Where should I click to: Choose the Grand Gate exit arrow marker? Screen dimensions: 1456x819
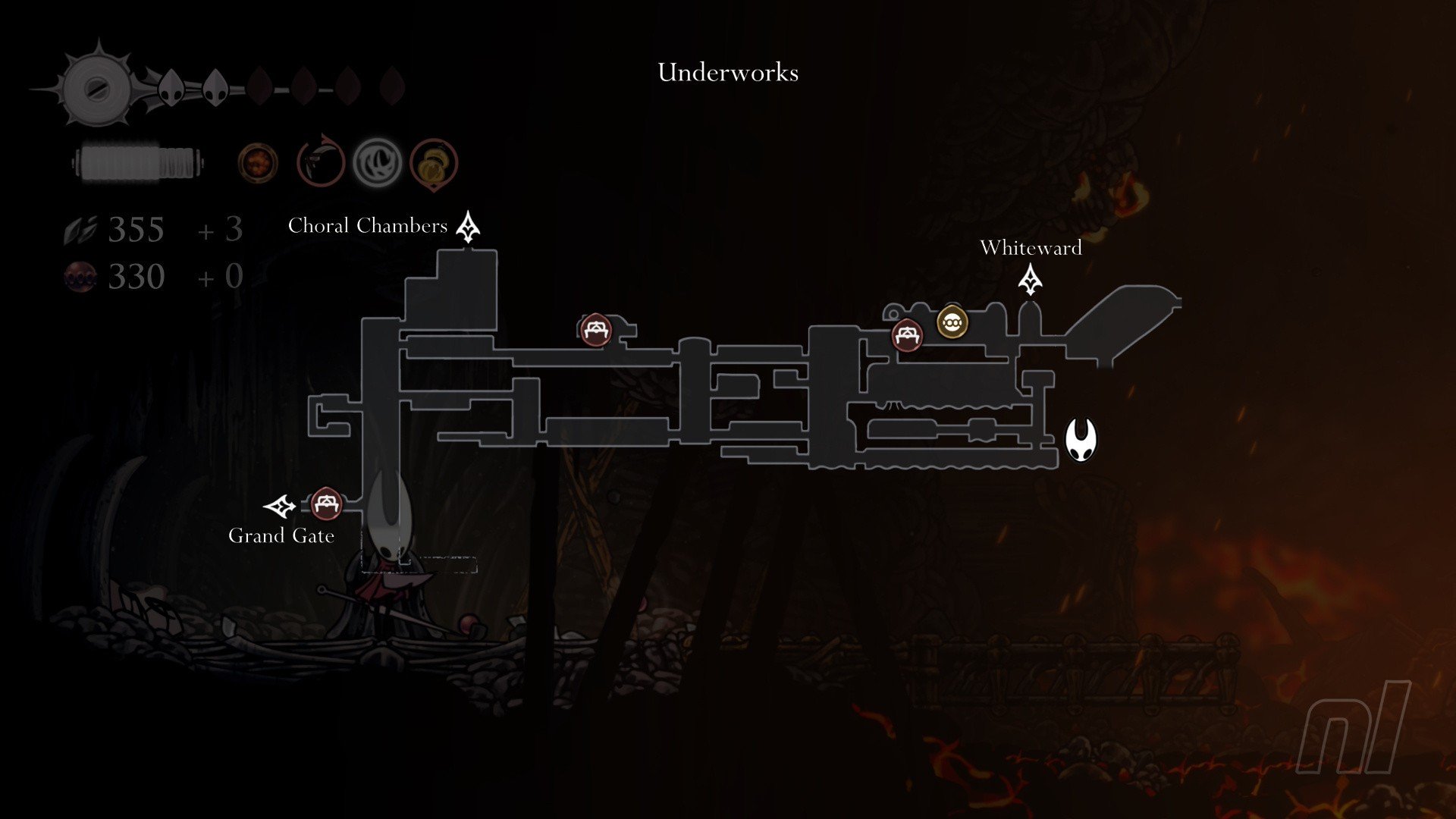pyautogui.click(x=279, y=506)
